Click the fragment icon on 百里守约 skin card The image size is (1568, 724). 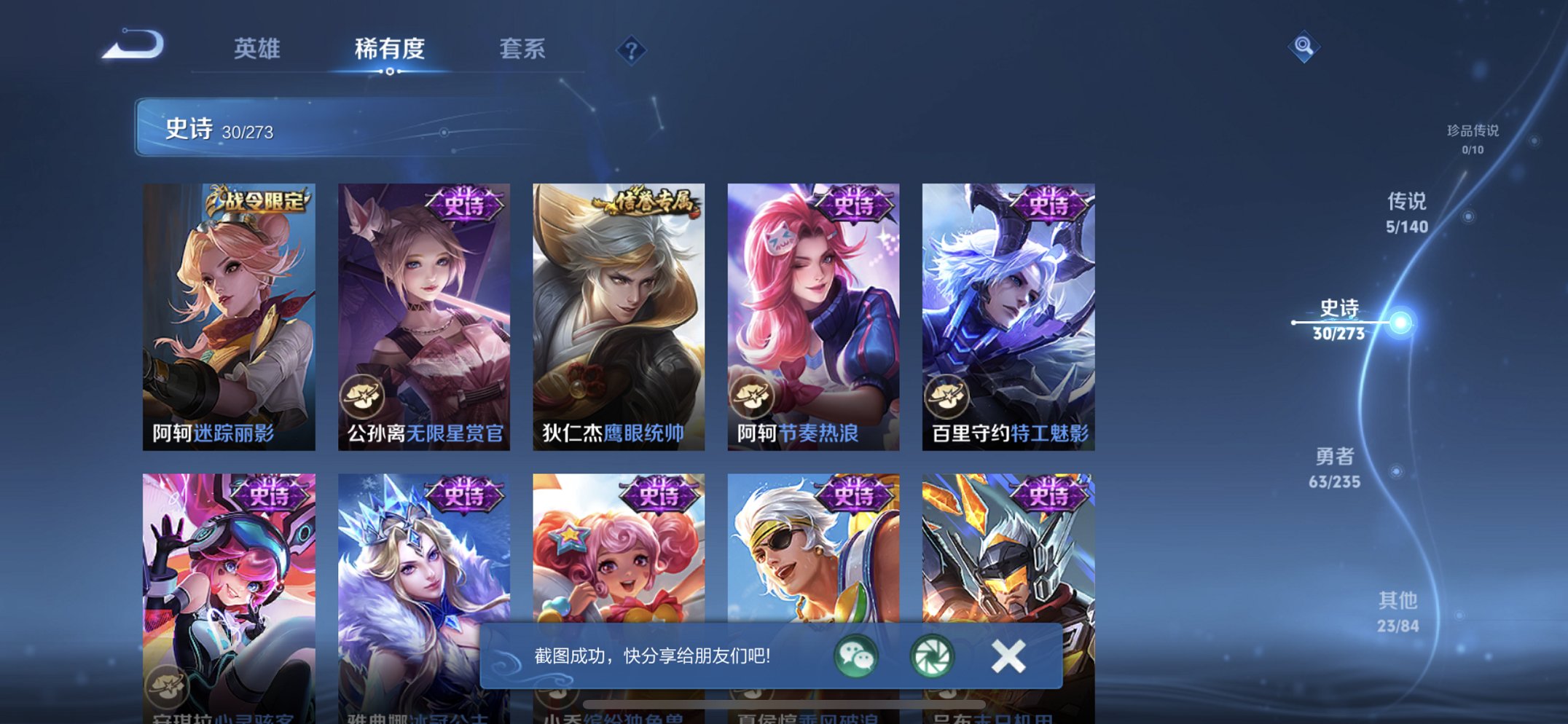point(946,394)
